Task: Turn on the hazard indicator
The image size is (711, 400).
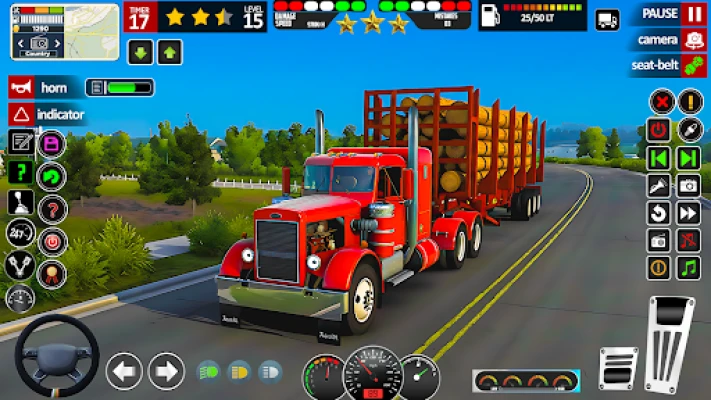Action: point(22,114)
